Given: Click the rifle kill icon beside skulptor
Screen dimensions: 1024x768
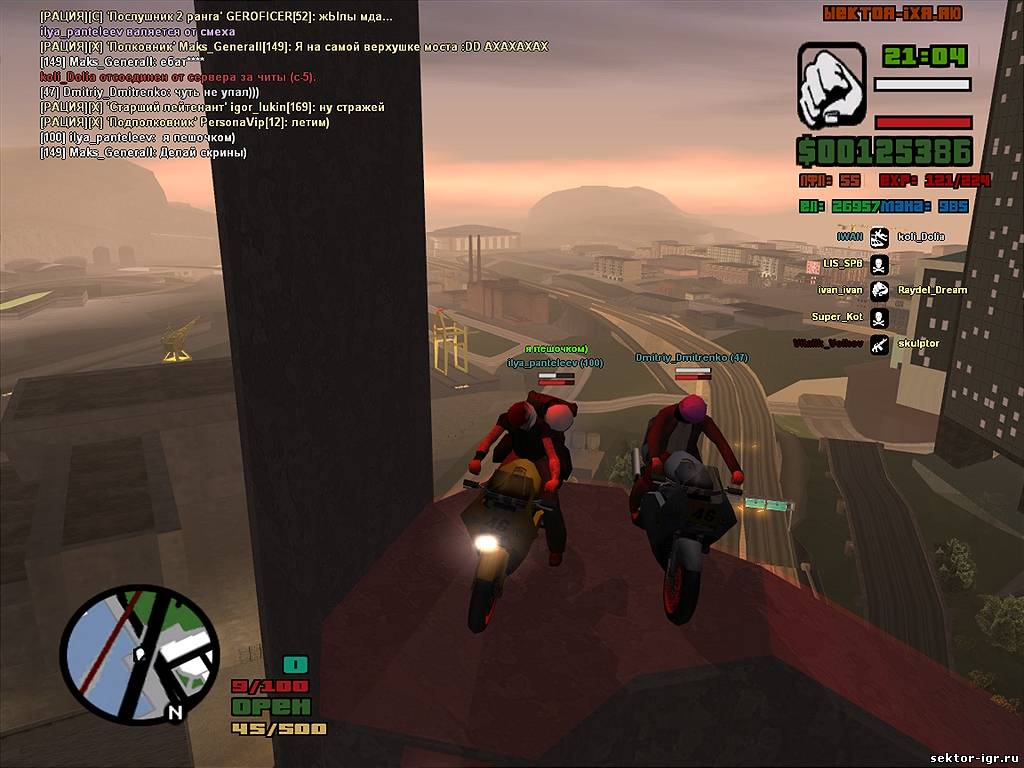Looking at the screenshot, I should 879,344.
